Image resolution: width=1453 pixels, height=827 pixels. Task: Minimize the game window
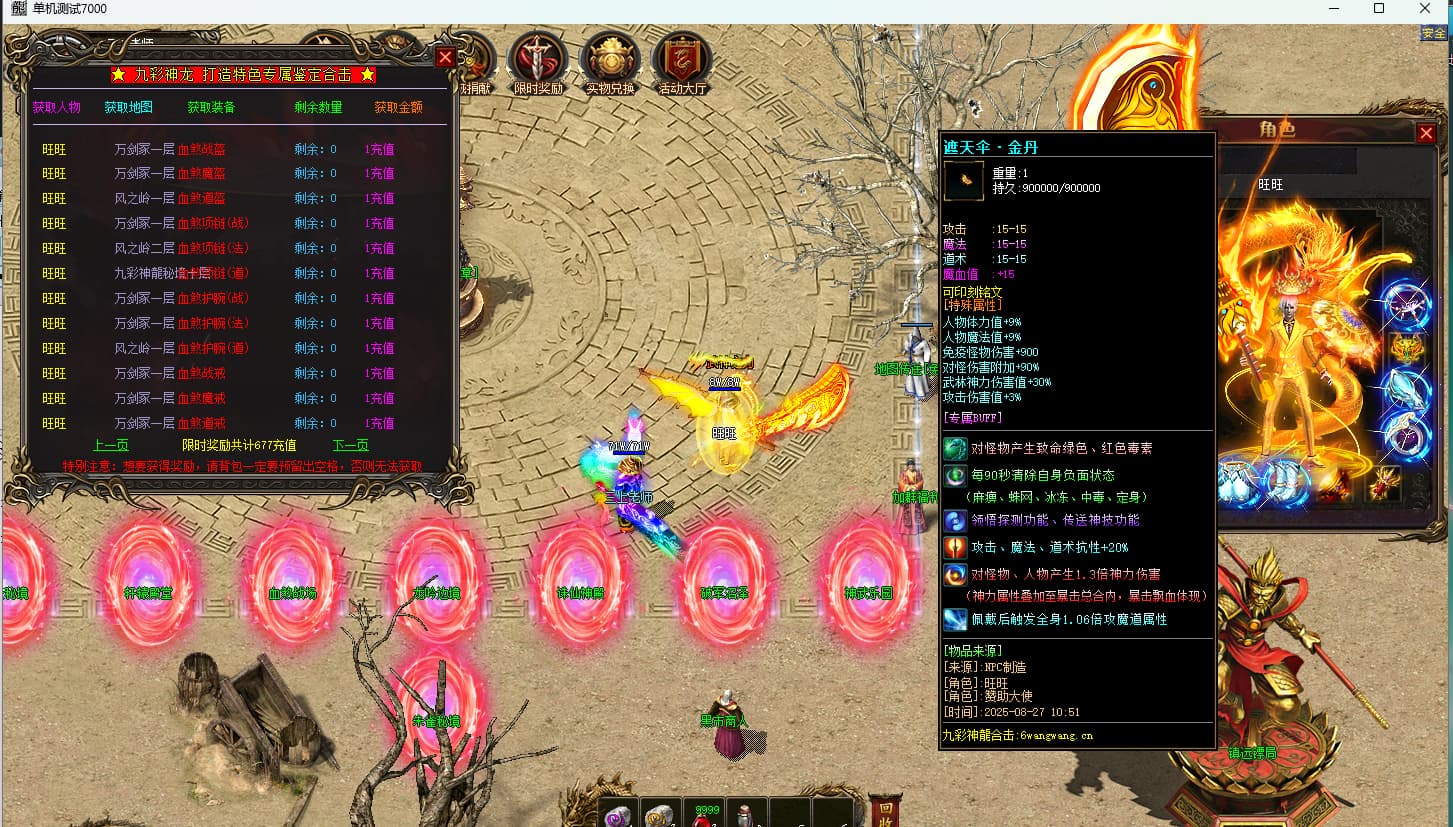(x=1333, y=9)
